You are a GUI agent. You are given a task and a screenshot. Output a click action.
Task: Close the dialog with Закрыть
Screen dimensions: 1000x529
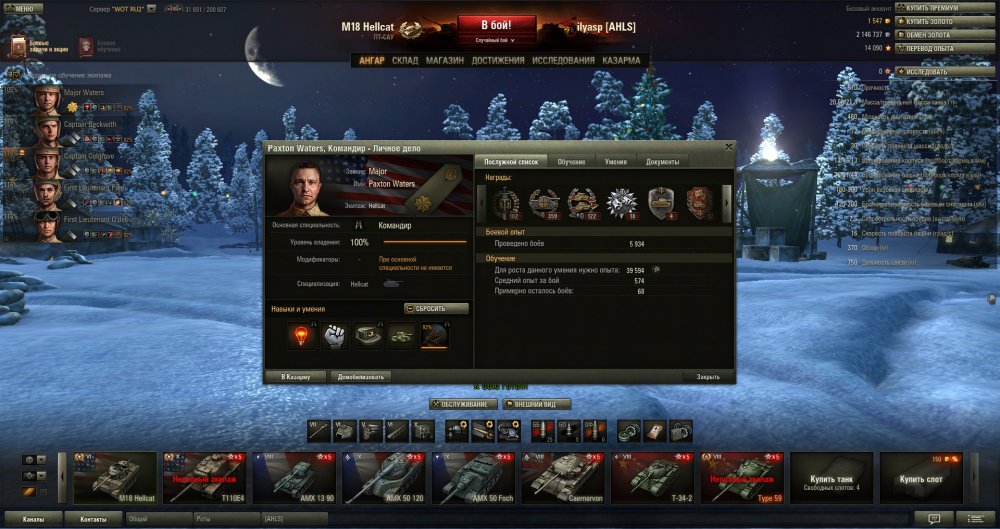click(x=708, y=377)
